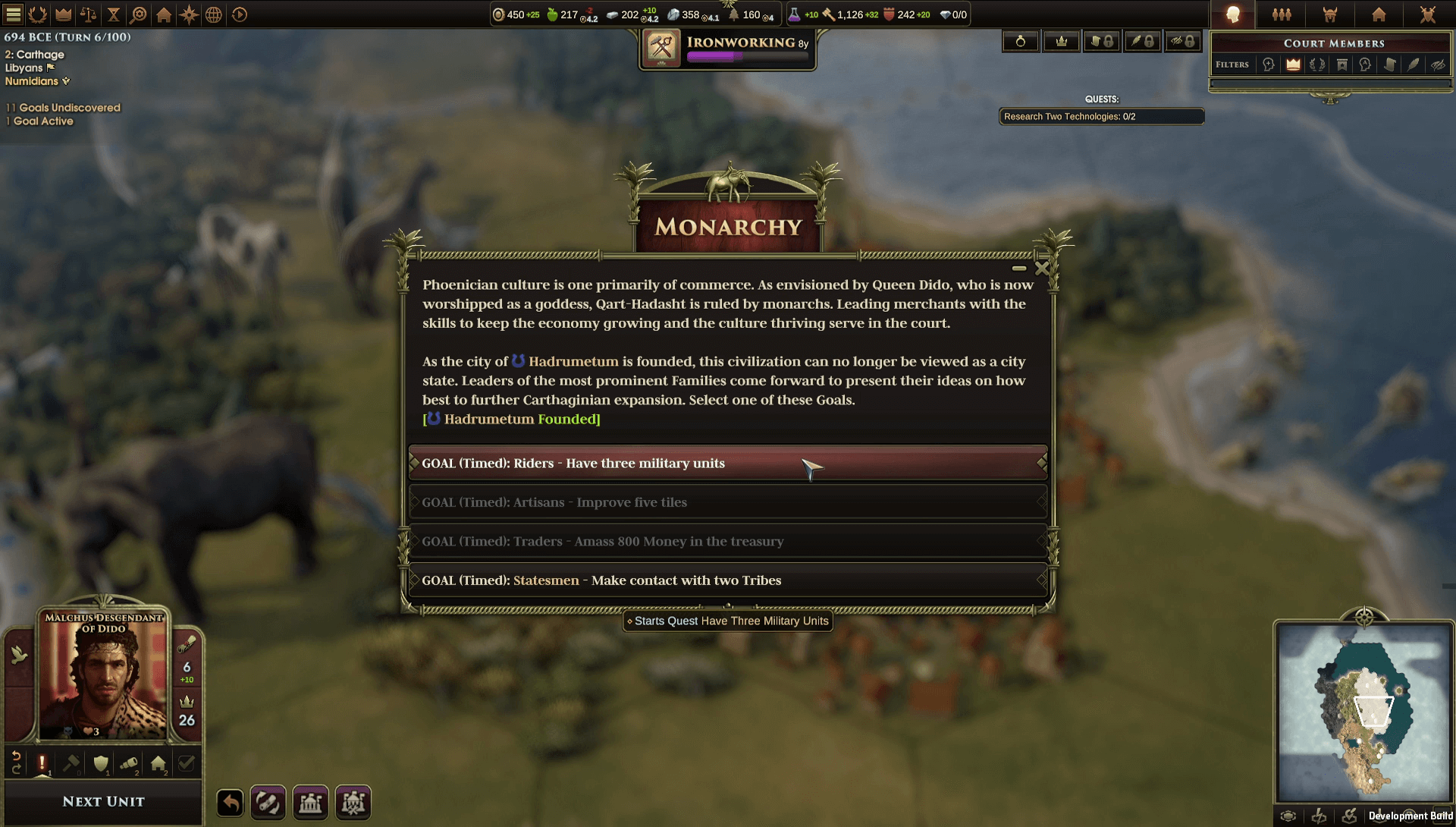The width and height of the screenshot is (1456, 827).
Task: Switch to the horned helmet tab
Action: click(1330, 14)
